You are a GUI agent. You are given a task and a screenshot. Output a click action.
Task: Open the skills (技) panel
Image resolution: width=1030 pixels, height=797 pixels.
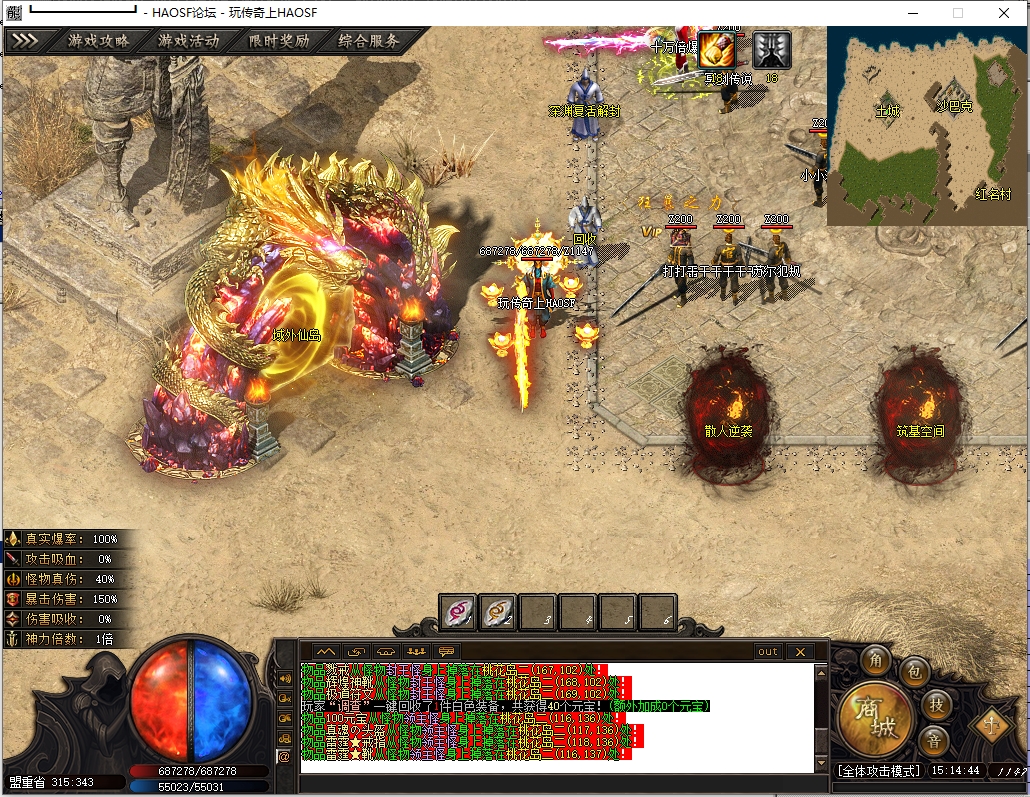point(935,705)
